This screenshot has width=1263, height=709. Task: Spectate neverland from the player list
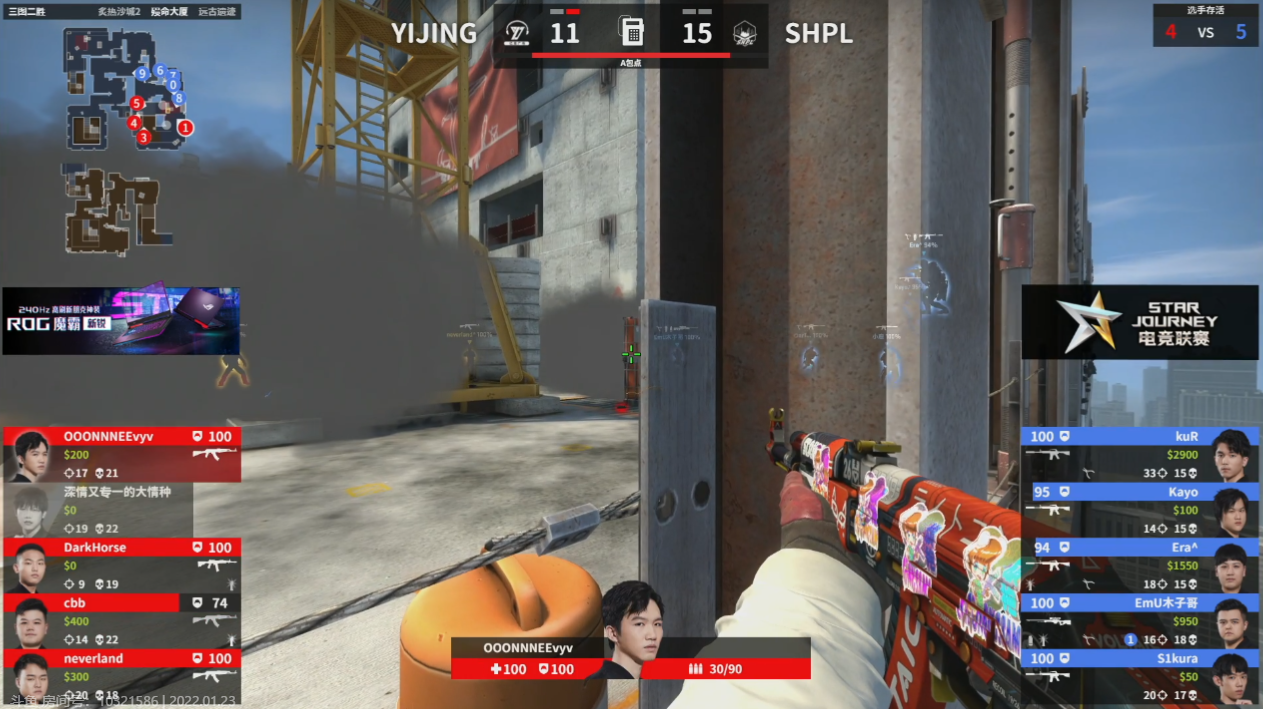click(x=122, y=675)
